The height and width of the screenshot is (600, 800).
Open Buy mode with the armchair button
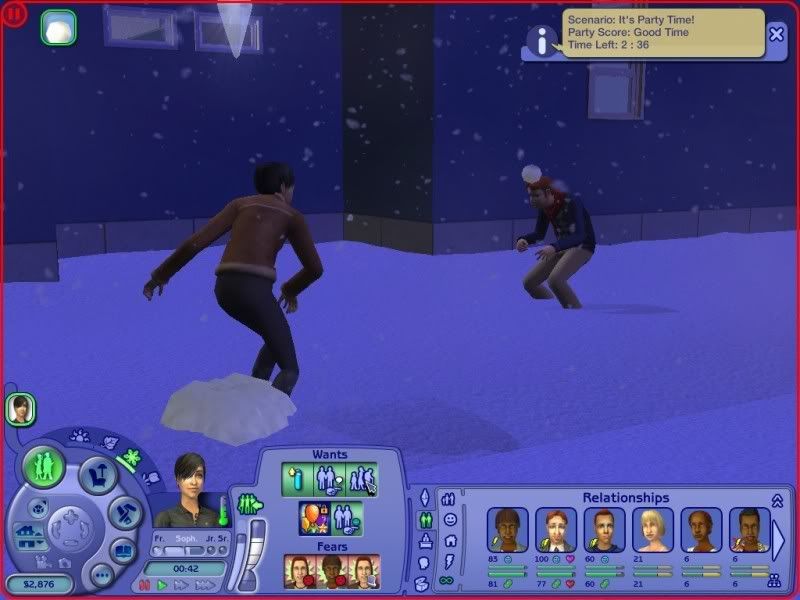tap(99, 474)
